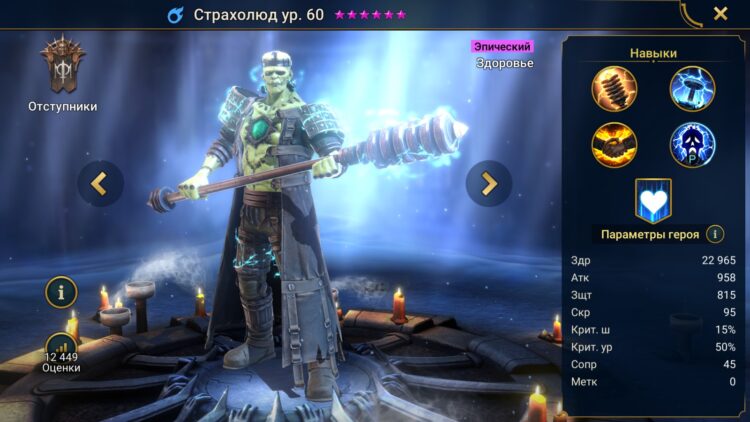Select the bolt hammer skill icon
750x422 pixels.
coord(614,88)
